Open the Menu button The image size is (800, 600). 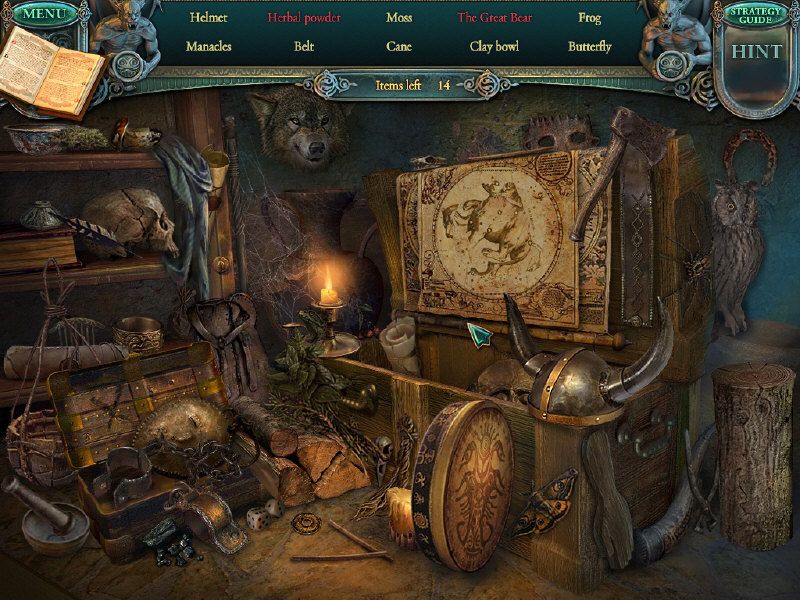[x=40, y=15]
